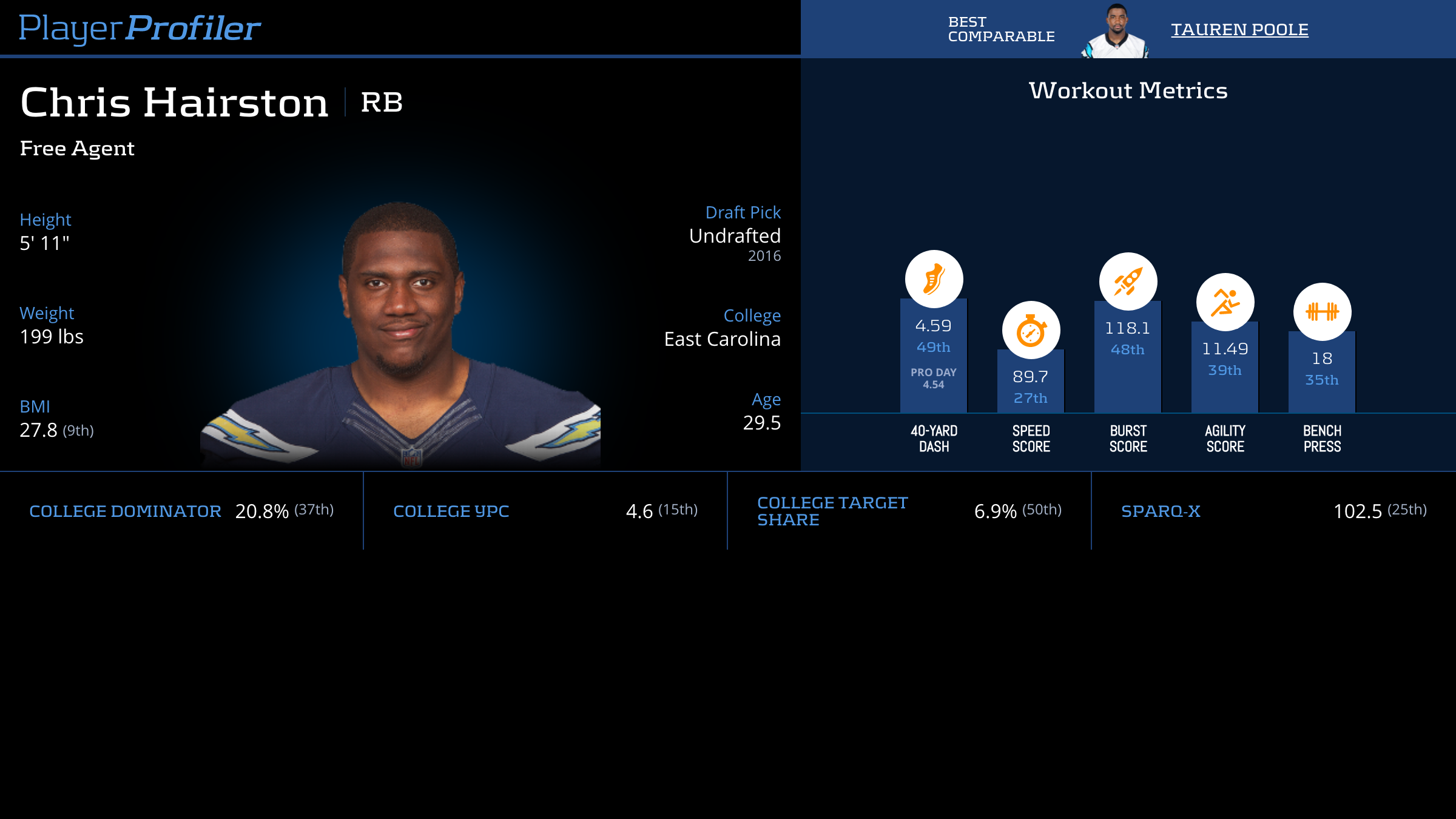Click the 40-yard dash shoe icon
The height and width of the screenshot is (819, 1456).
934,279
